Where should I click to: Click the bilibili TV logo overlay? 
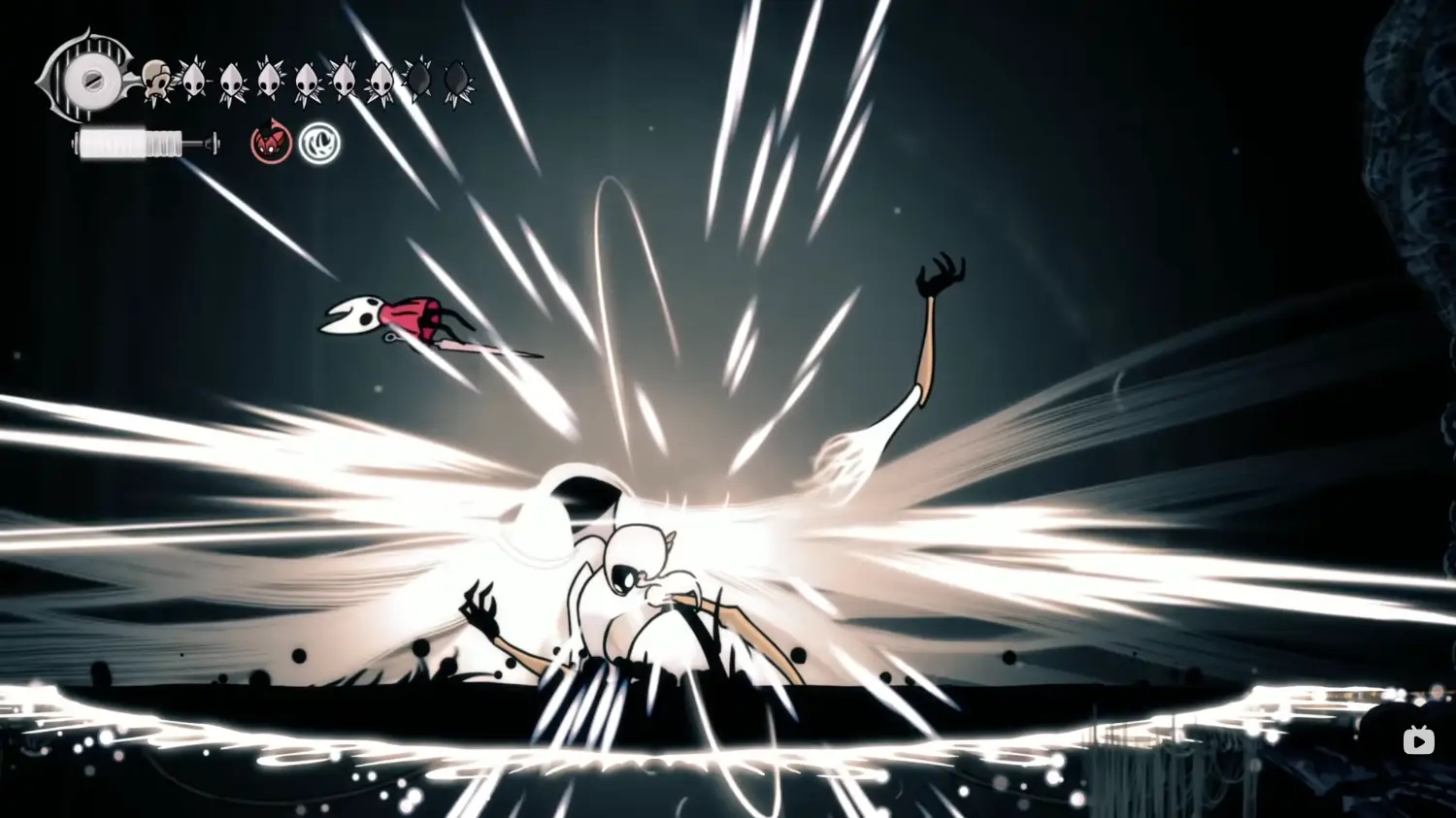click(1418, 741)
